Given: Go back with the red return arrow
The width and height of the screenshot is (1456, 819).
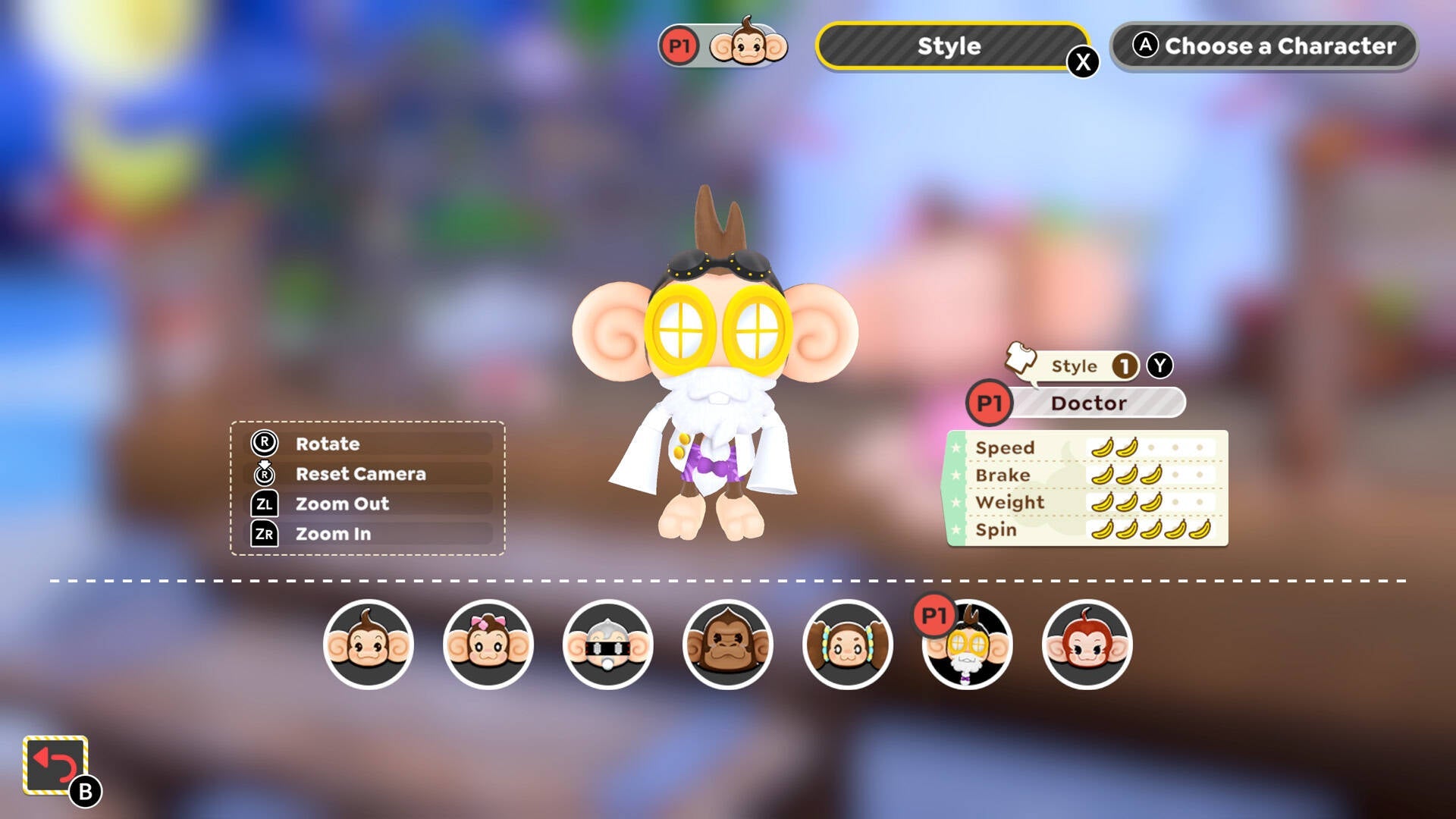Looking at the screenshot, I should (55, 765).
